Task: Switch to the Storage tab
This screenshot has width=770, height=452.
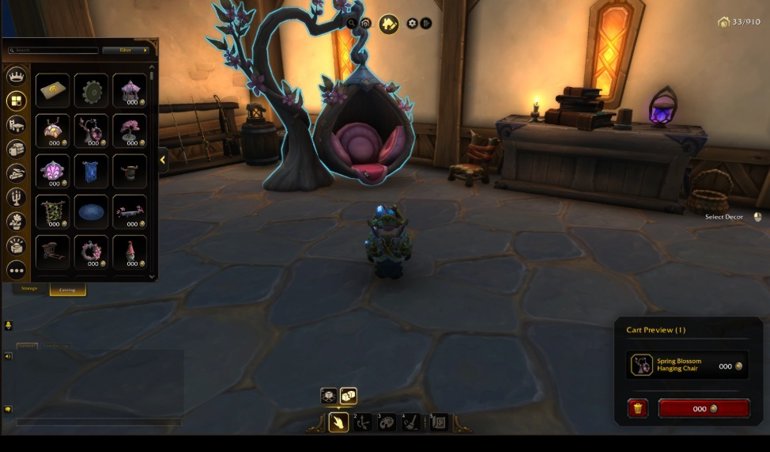Action: 29,289
